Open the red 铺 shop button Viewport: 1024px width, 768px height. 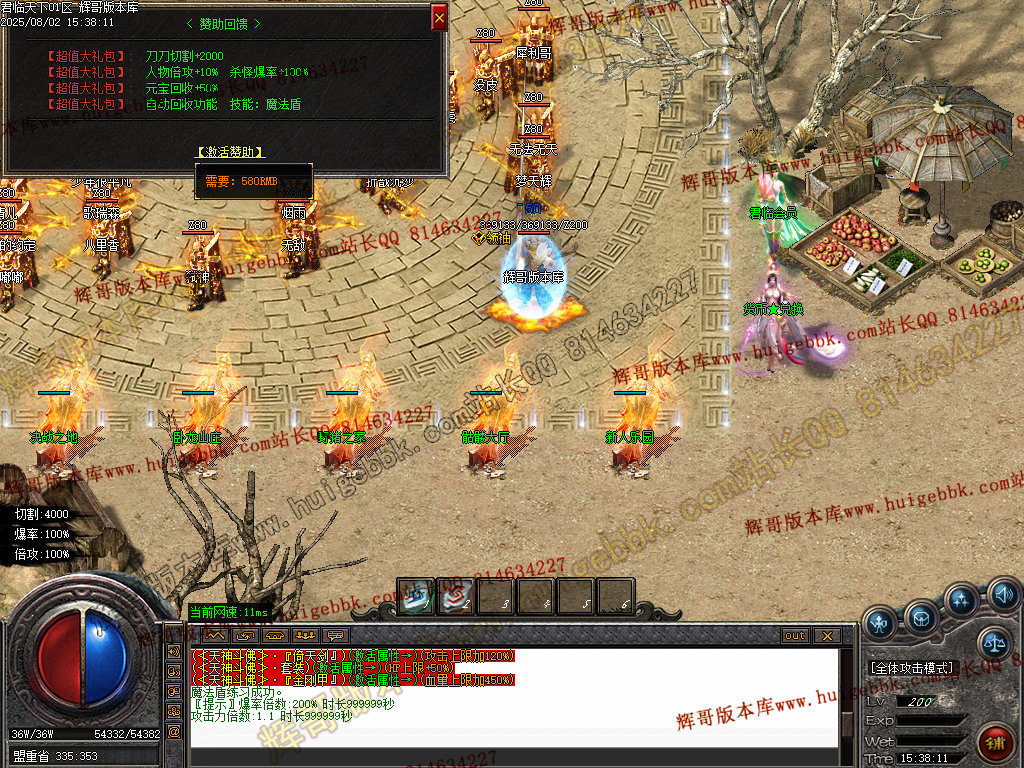click(995, 741)
